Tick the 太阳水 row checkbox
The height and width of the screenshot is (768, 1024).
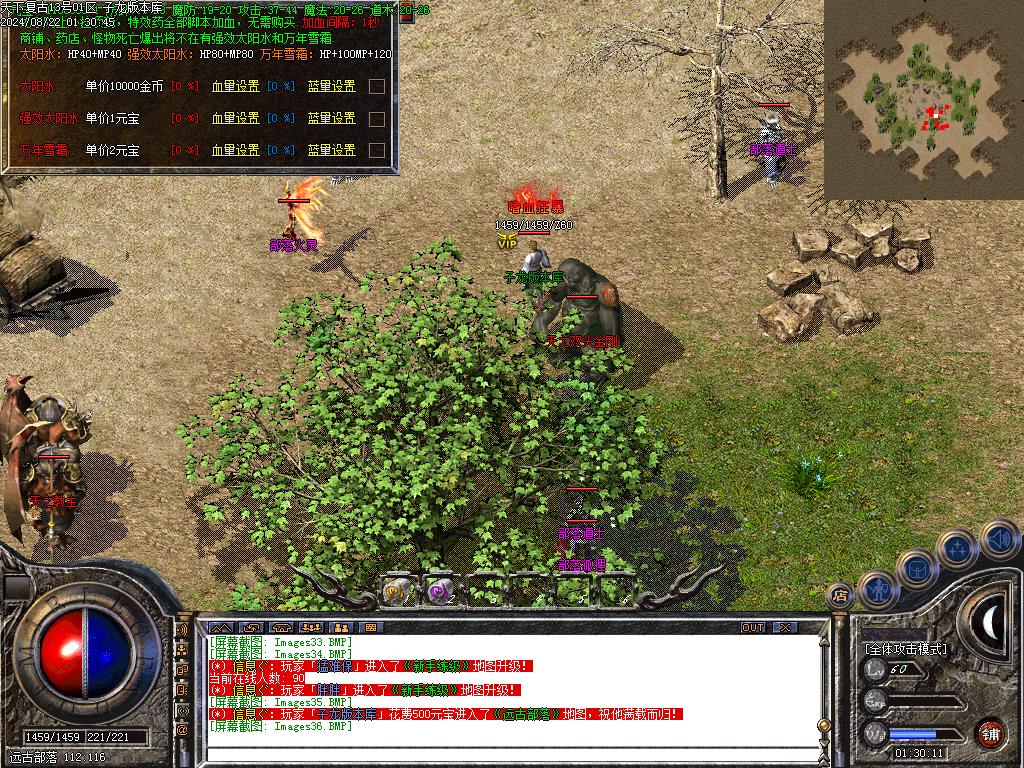(377, 86)
